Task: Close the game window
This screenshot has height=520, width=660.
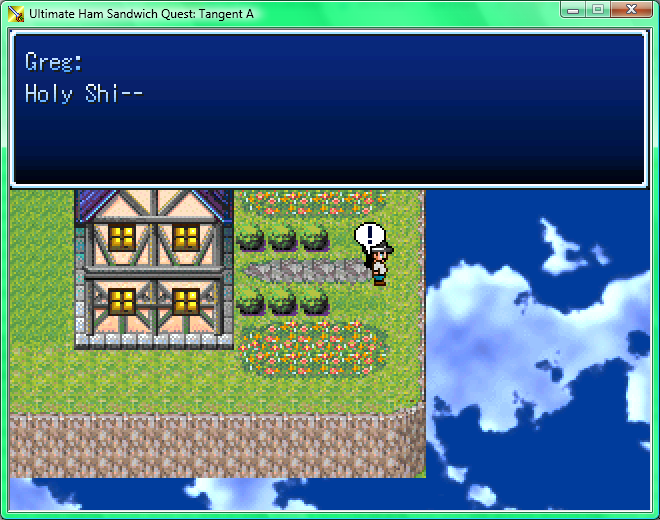Action: pos(630,9)
